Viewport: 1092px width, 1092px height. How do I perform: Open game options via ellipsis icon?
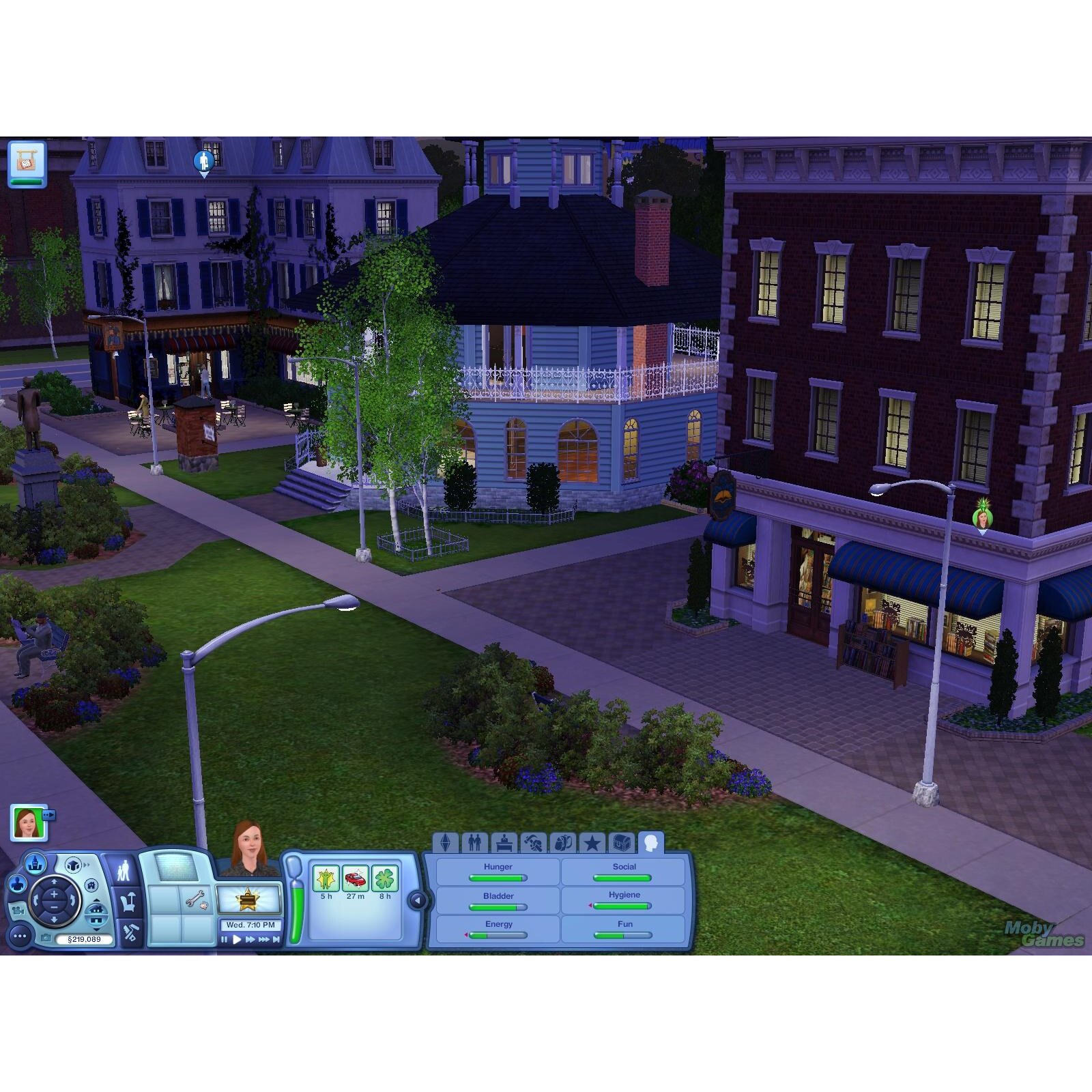19,936
